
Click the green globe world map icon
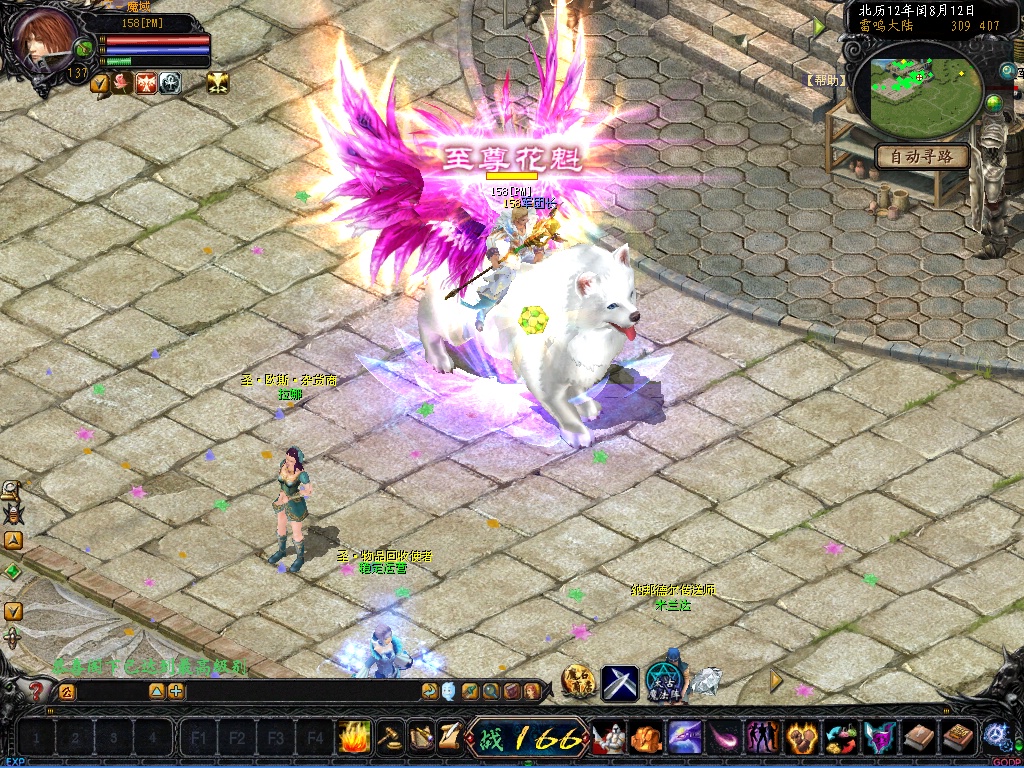point(994,103)
